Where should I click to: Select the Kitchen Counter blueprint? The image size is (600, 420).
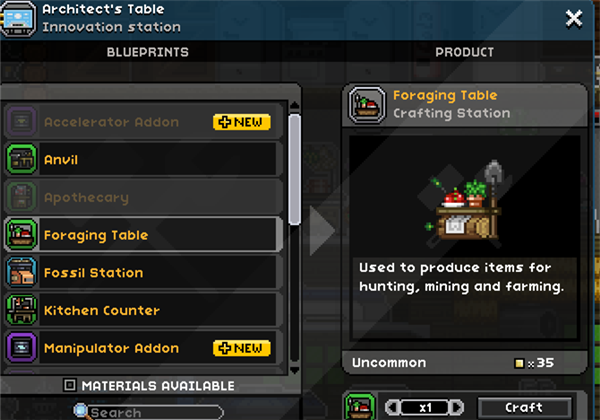pos(140,311)
